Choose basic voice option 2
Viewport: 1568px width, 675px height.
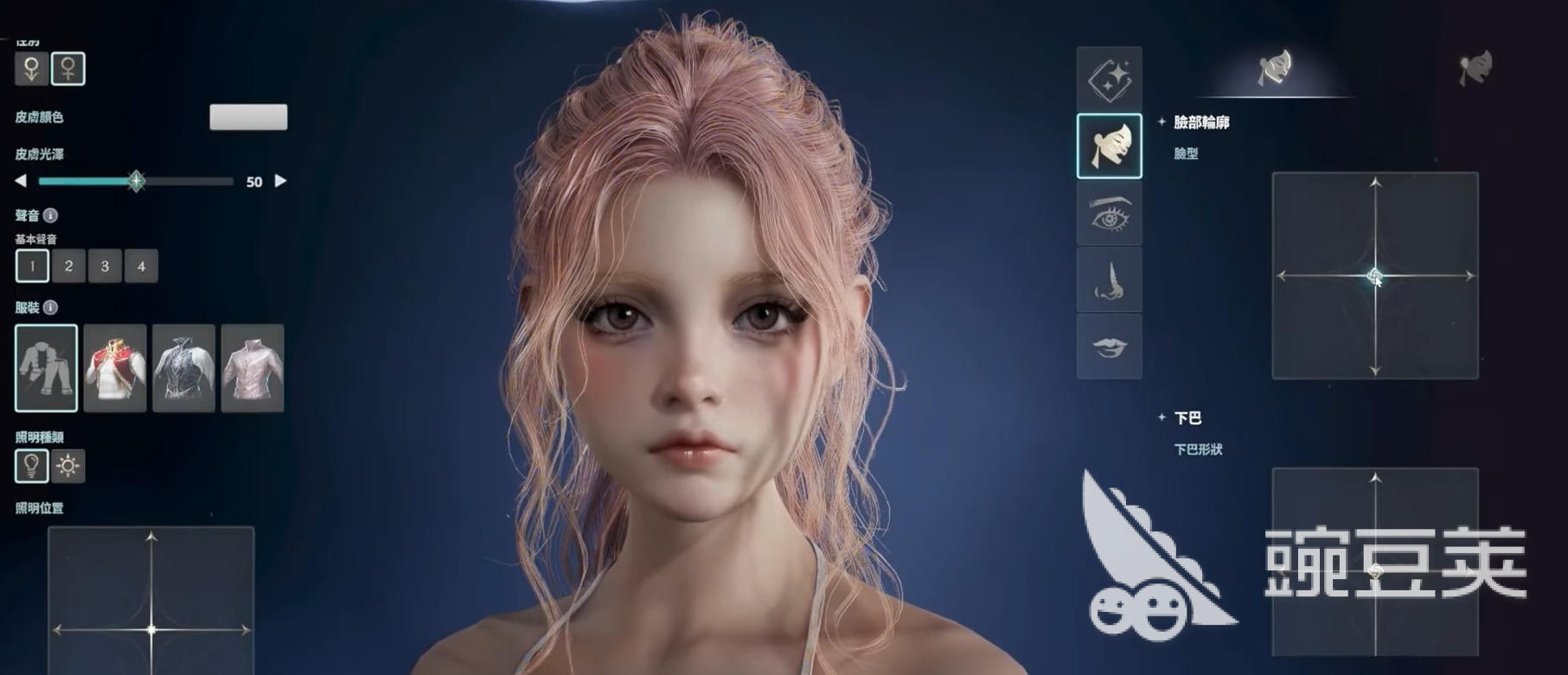67,266
